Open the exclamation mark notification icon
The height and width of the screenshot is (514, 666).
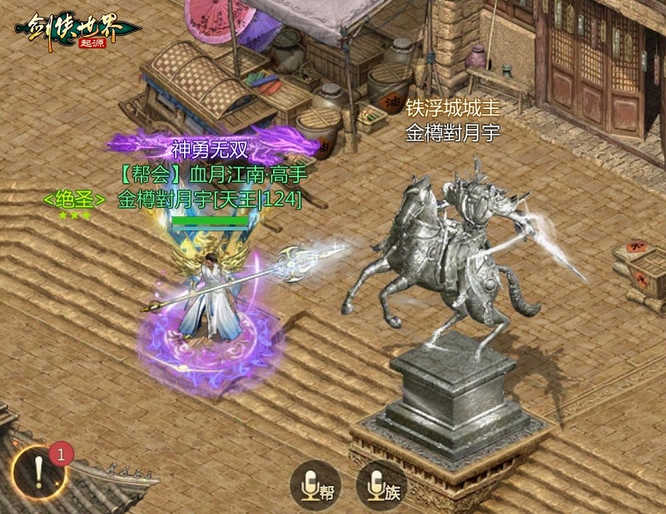[x=39, y=473]
